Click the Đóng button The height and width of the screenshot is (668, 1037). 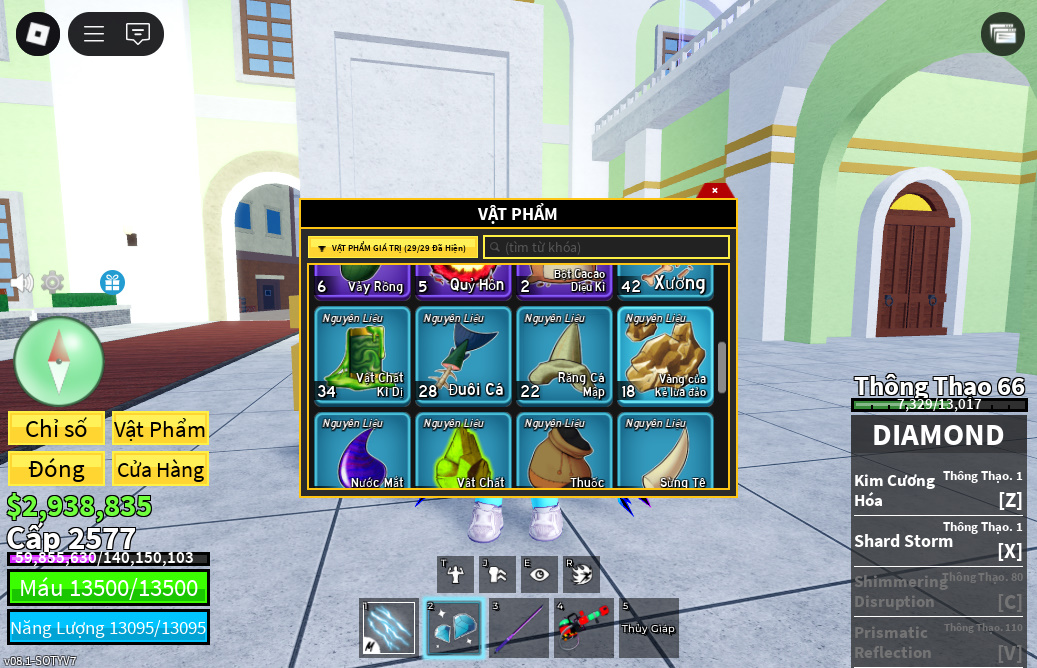coord(56,469)
